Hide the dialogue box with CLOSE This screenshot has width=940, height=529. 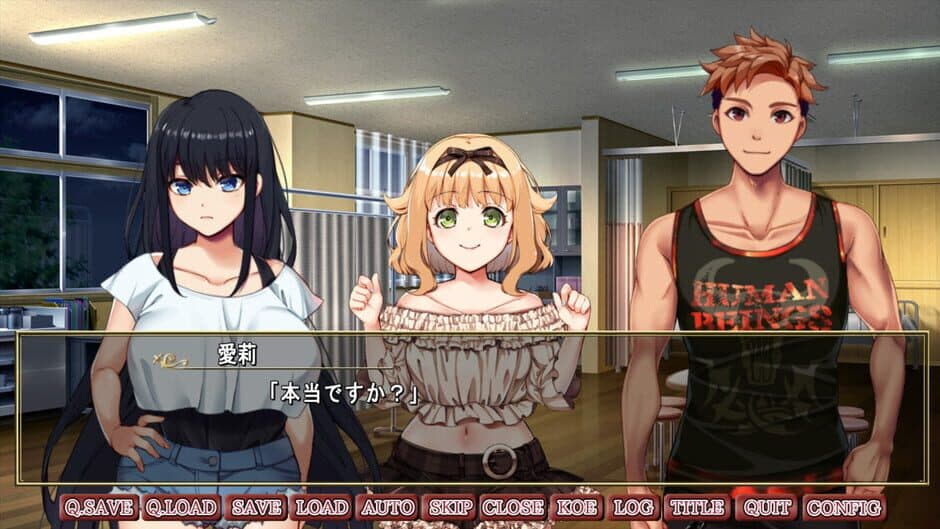click(x=513, y=508)
